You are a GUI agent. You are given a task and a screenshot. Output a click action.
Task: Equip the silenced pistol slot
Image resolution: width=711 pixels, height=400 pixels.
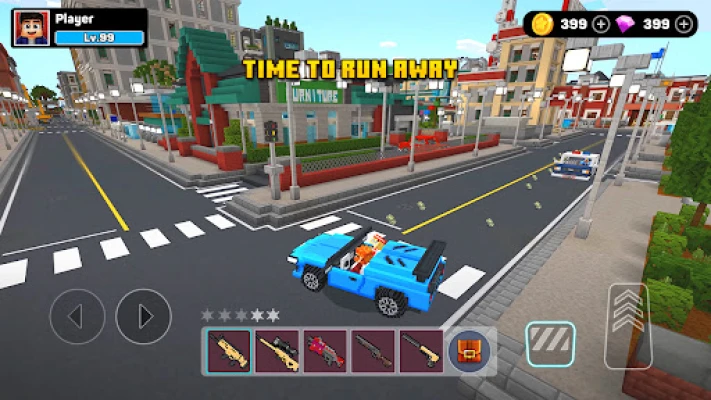[421, 352]
